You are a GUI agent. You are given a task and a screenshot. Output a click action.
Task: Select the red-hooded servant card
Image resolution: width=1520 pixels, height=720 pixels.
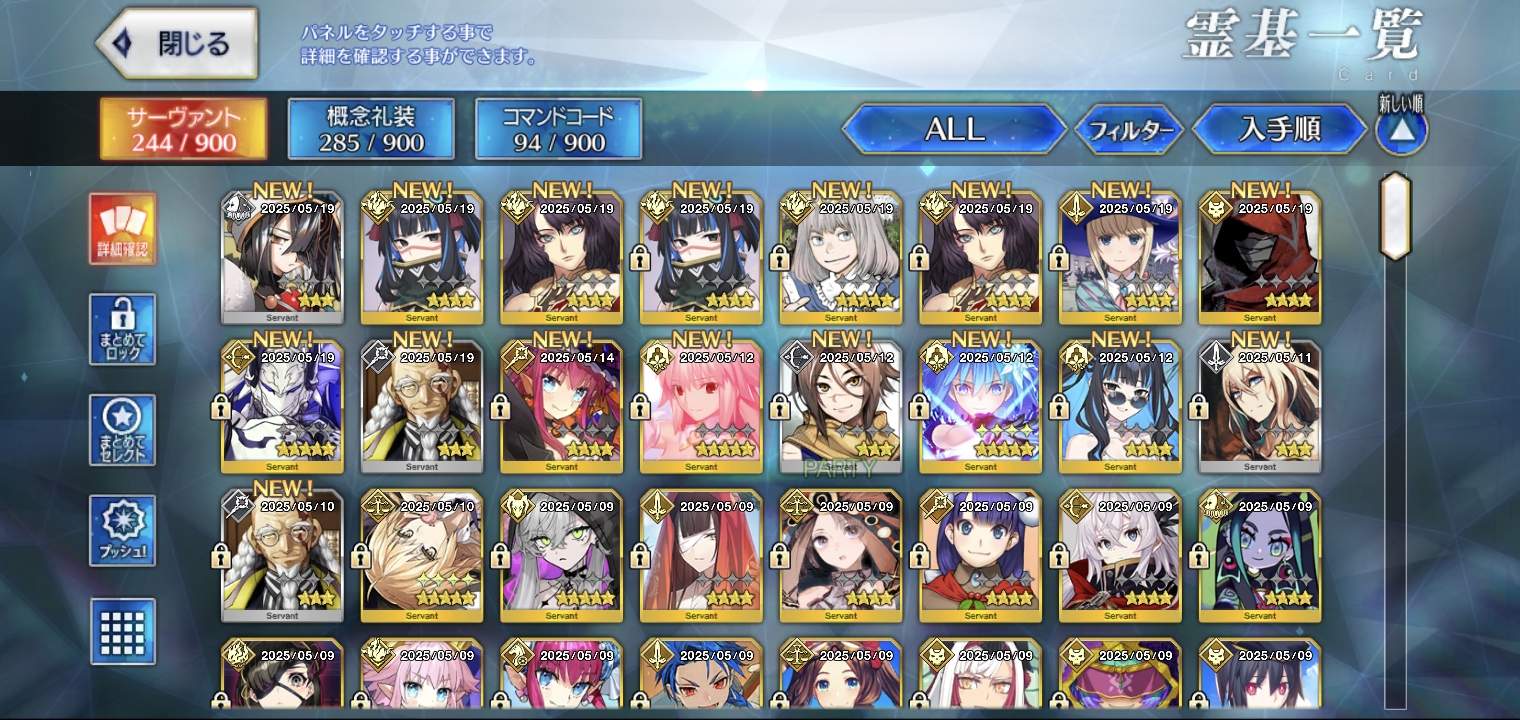pyautogui.click(x=1260, y=257)
